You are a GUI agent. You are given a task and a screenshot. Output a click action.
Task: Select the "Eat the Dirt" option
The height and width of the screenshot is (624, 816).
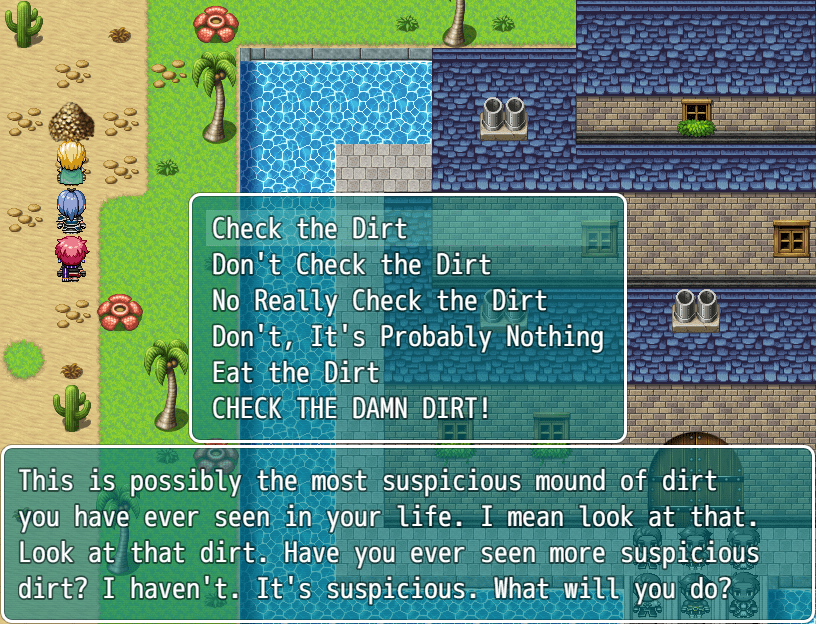(x=296, y=373)
